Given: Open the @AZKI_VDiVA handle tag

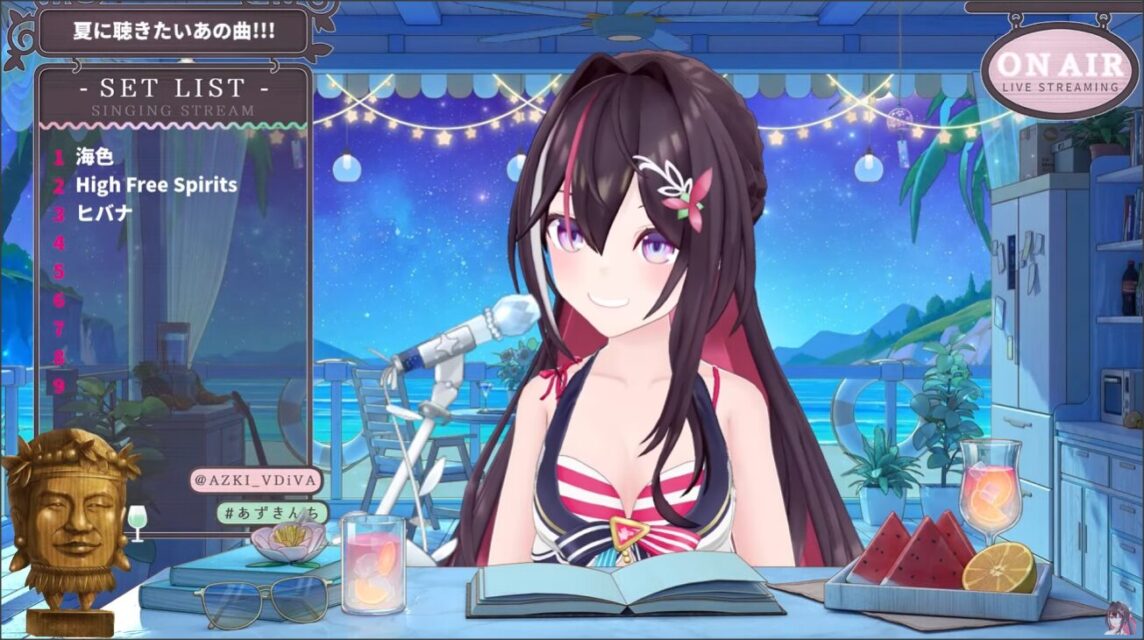Looking at the screenshot, I should [255, 481].
